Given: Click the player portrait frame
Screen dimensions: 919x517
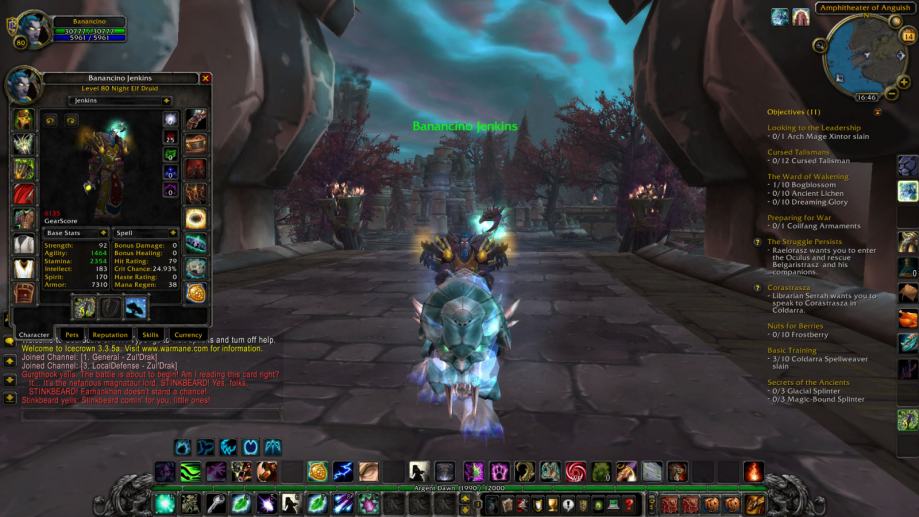Looking at the screenshot, I should tap(24, 27).
